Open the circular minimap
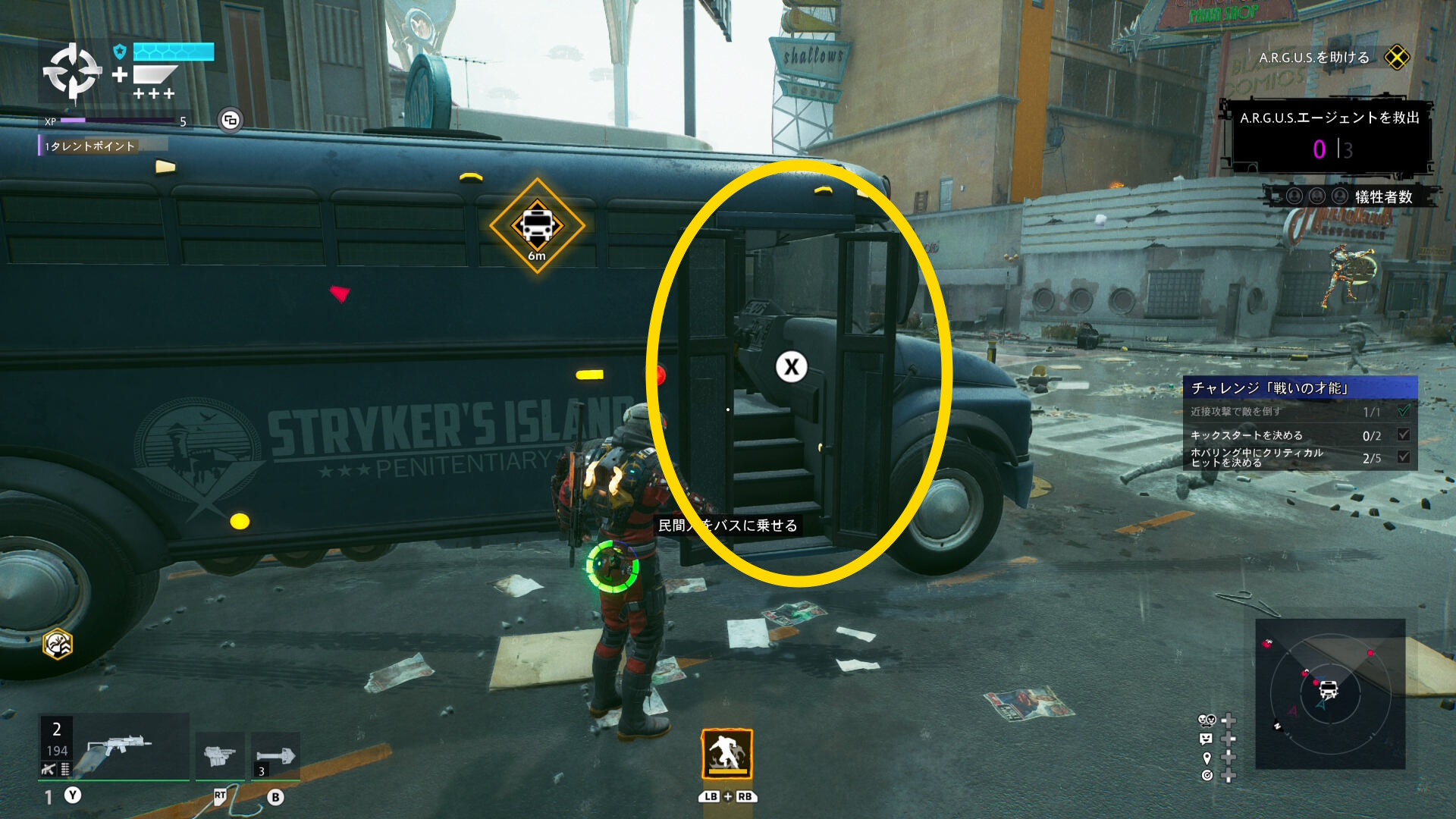Image resolution: width=1456 pixels, height=819 pixels. 1329,694
